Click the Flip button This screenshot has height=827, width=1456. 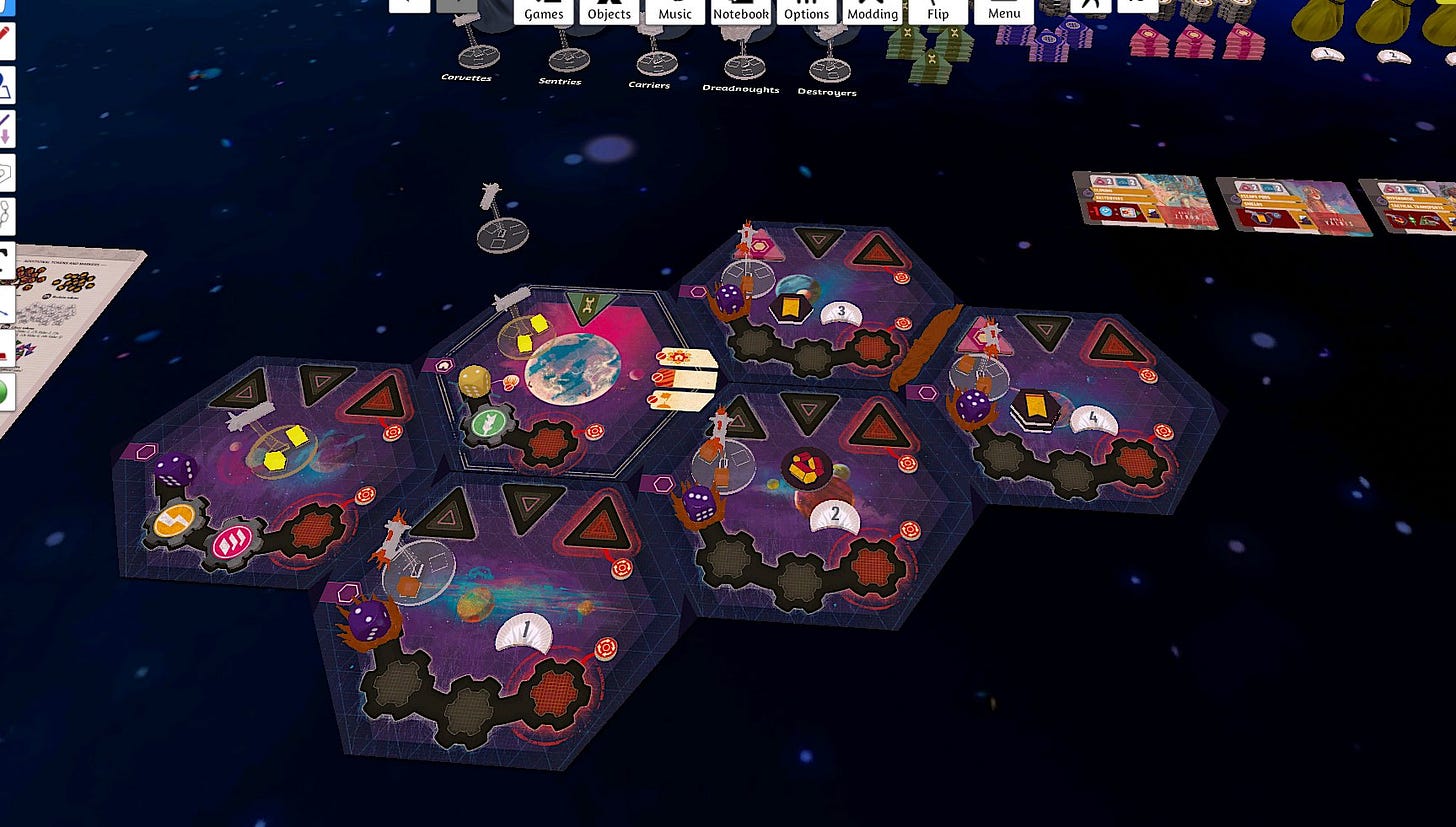(938, 11)
